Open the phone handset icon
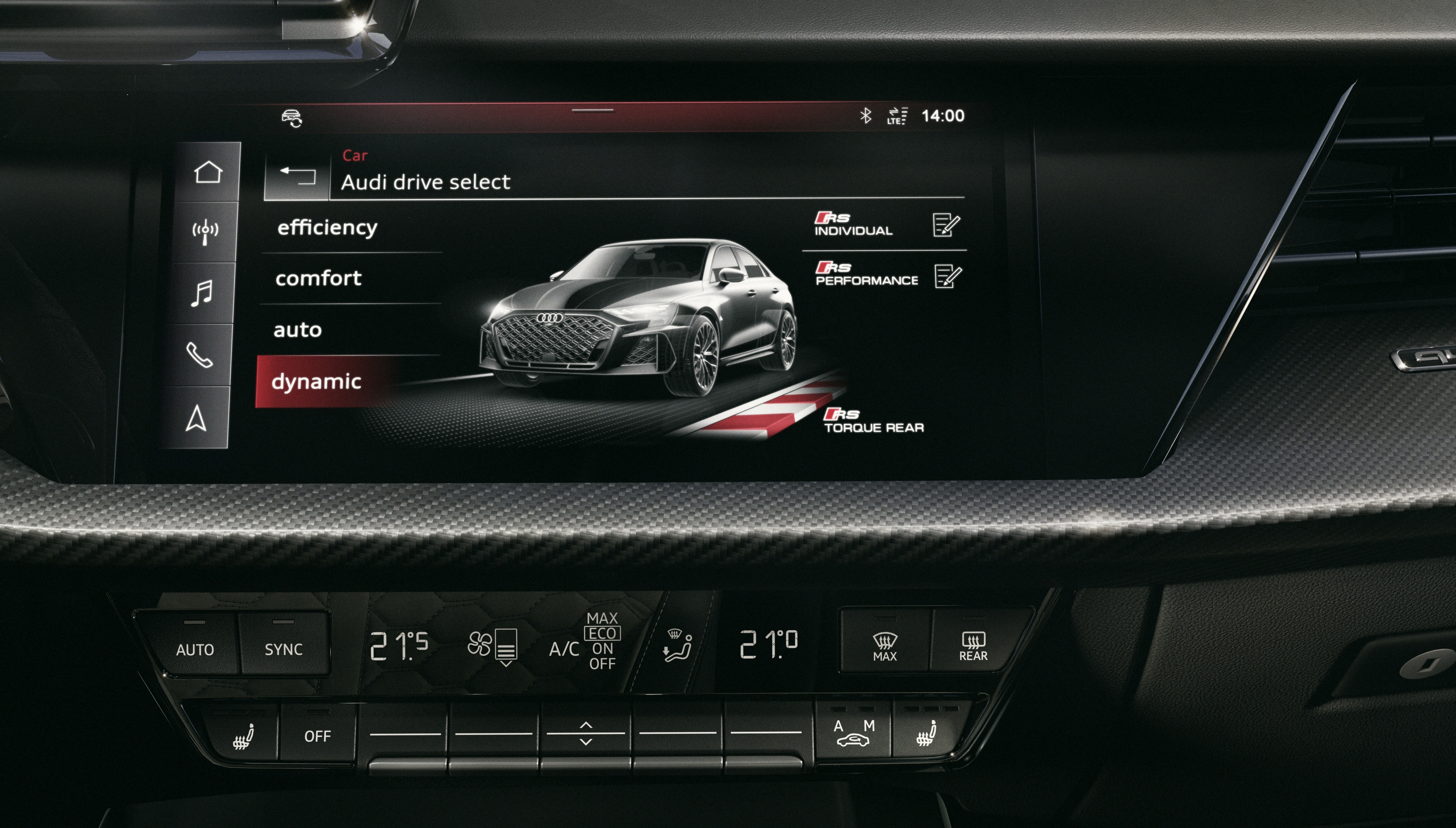The height and width of the screenshot is (828, 1456). tap(200, 355)
